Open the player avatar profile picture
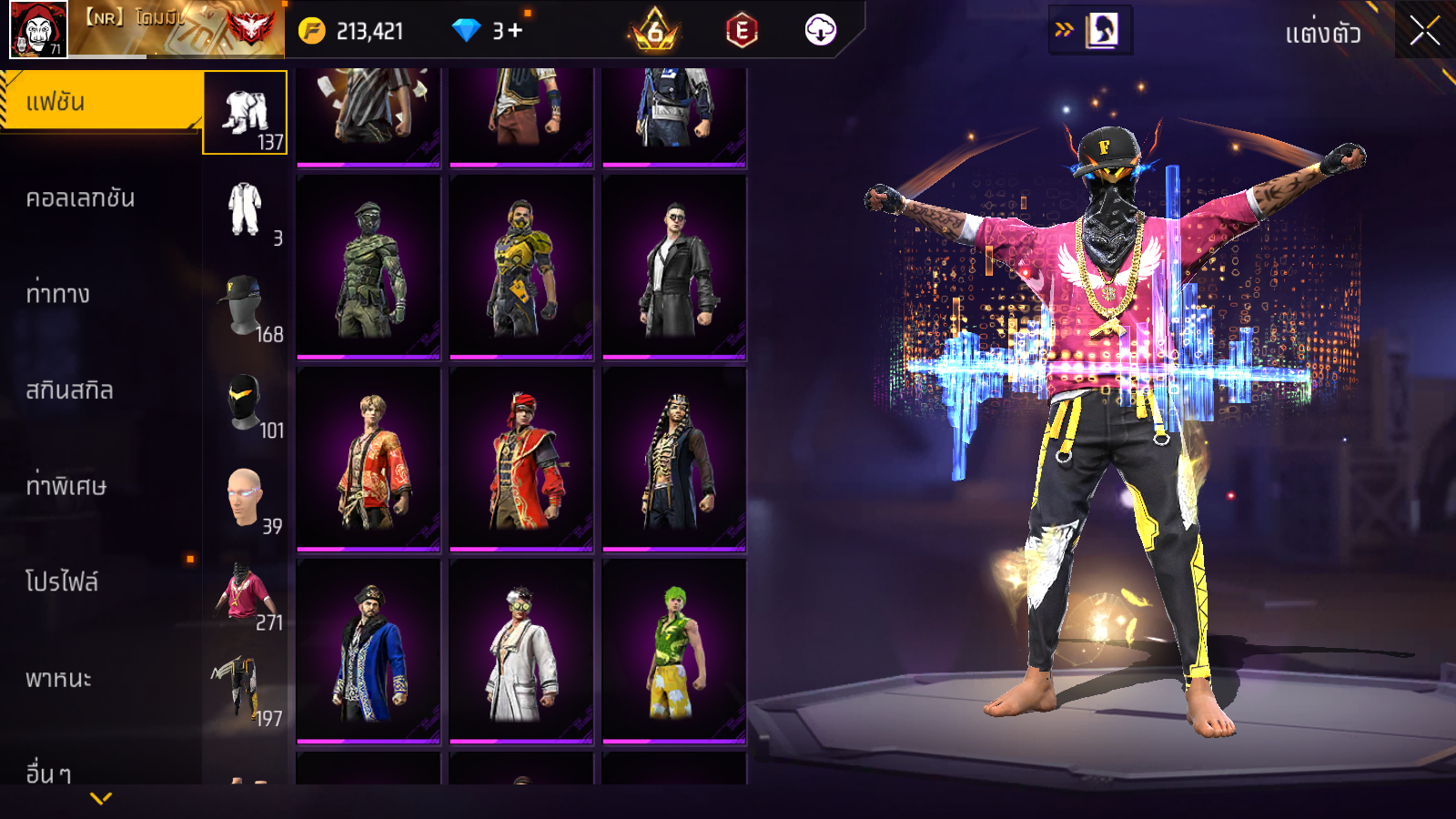 (x=38, y=29)
